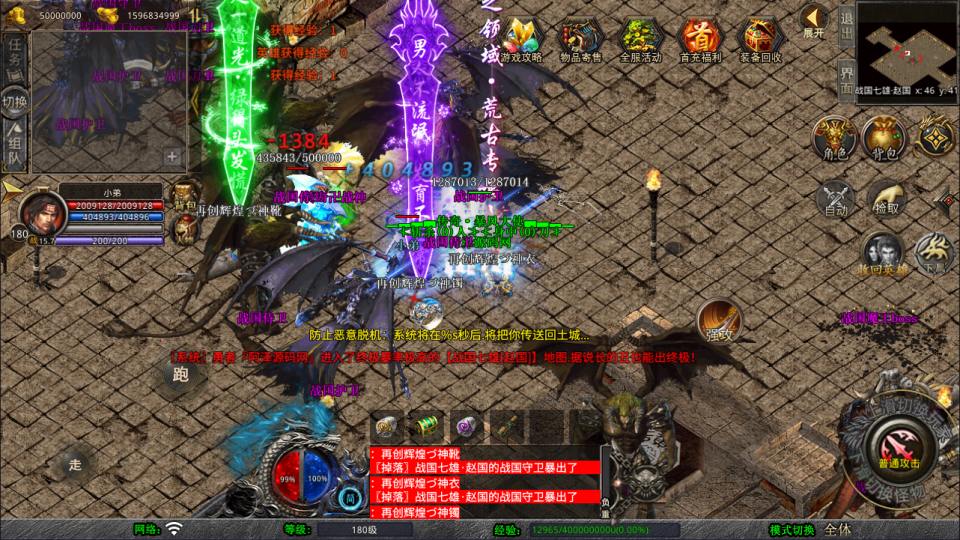Image resolution: width=960 pixels, height=540 pixels.
Task: Open the 游戏攻略 game guide icon
Action: [x=521, y=39]
